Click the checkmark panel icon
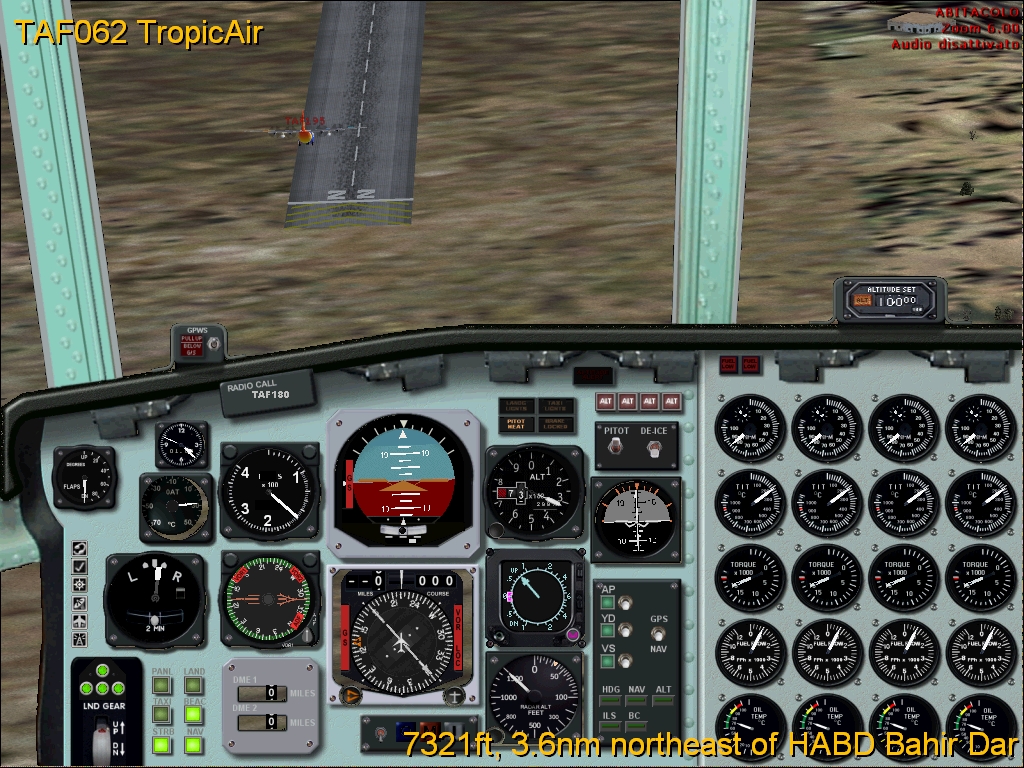This screenshot has height=768, width=1024. click(79, 566)
